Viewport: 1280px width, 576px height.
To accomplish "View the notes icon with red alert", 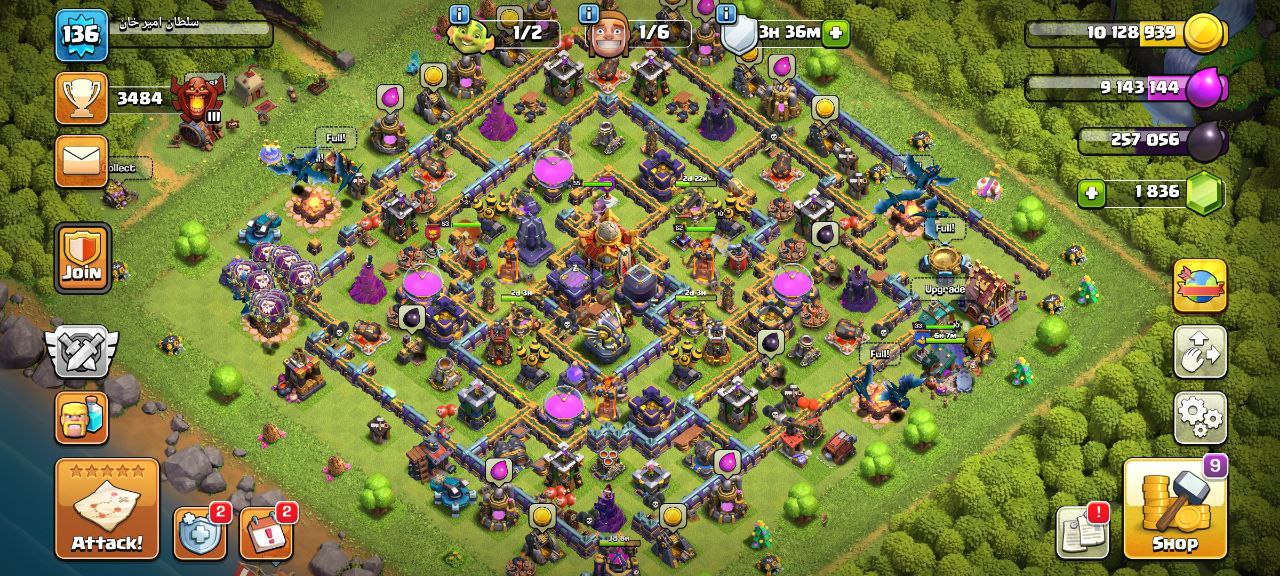I will point(1082,531).
